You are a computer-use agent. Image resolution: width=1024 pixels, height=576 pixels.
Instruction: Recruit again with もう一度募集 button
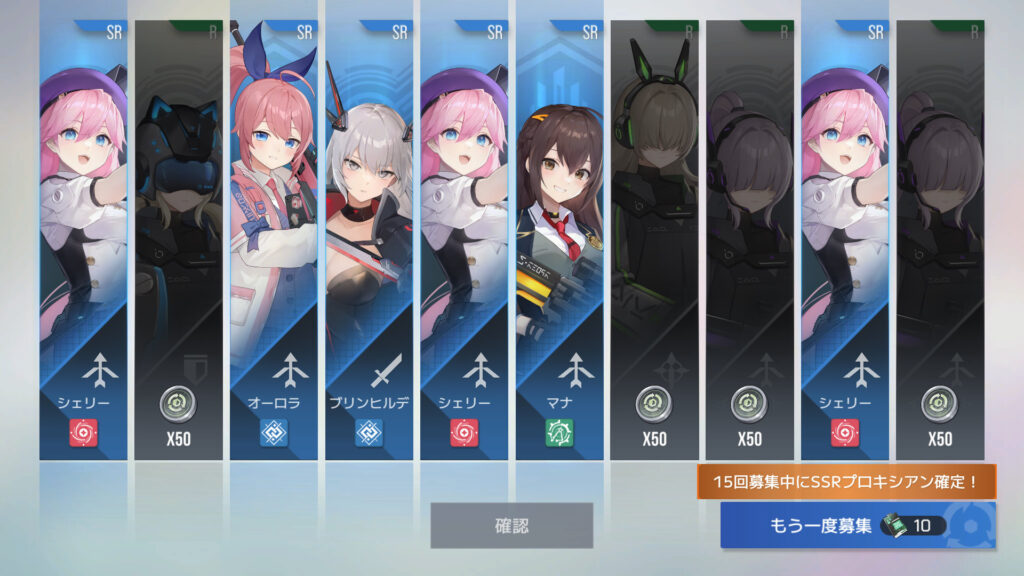[857, 525]
